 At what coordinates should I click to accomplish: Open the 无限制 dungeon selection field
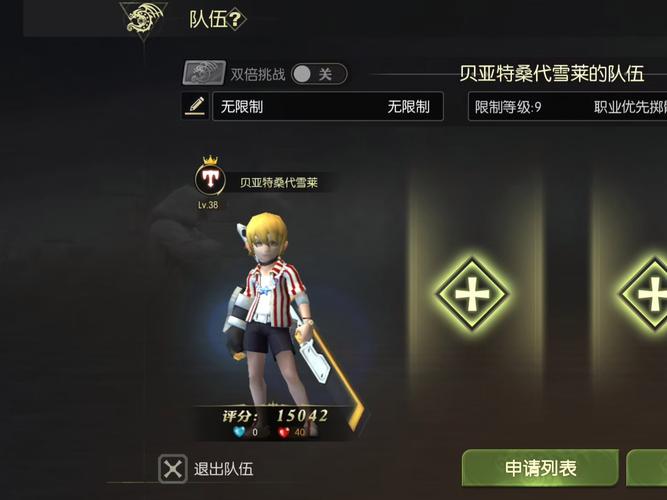coord(327,106)
